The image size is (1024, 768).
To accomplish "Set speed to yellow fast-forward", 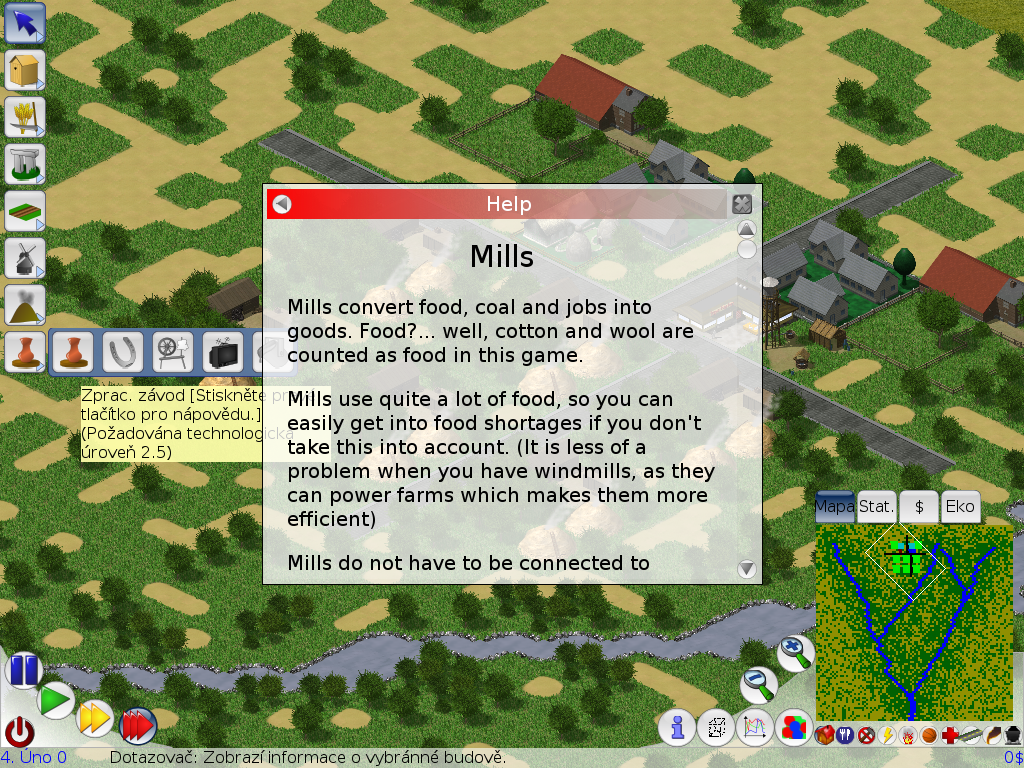I will 95,717.
